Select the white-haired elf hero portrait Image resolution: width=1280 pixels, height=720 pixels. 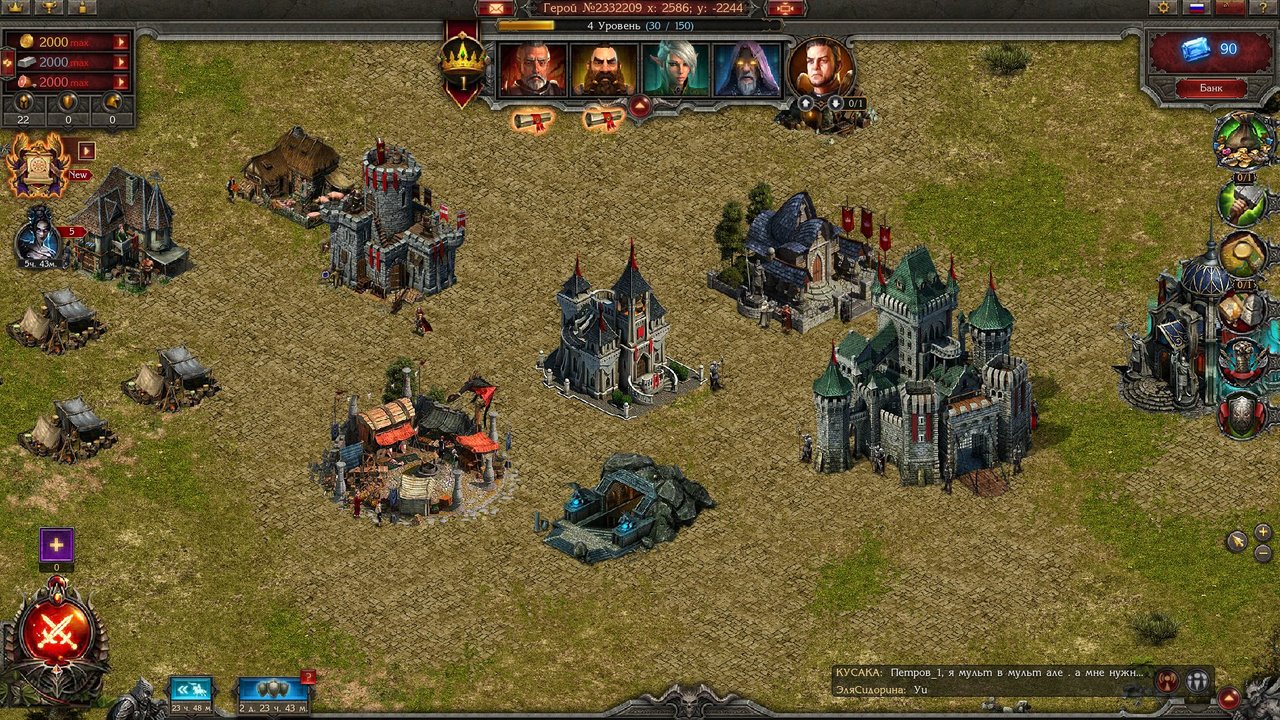(676, 70)
